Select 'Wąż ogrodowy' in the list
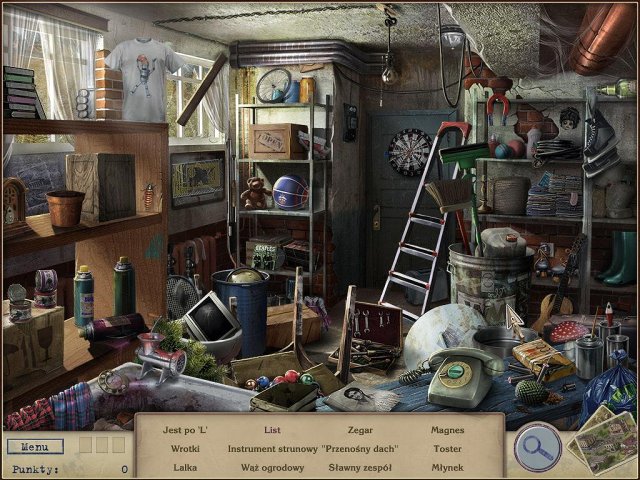This screenshot has width=640, height=480. (x=272, y=467)
